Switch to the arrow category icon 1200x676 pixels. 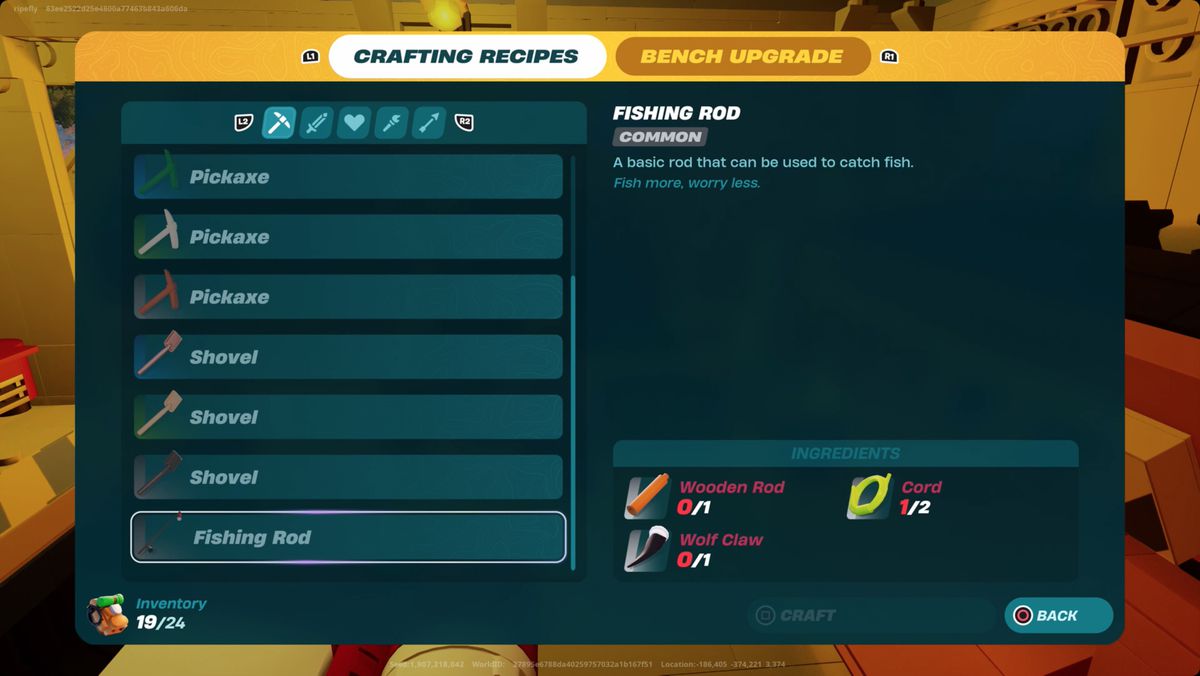[x=429, y=123]
